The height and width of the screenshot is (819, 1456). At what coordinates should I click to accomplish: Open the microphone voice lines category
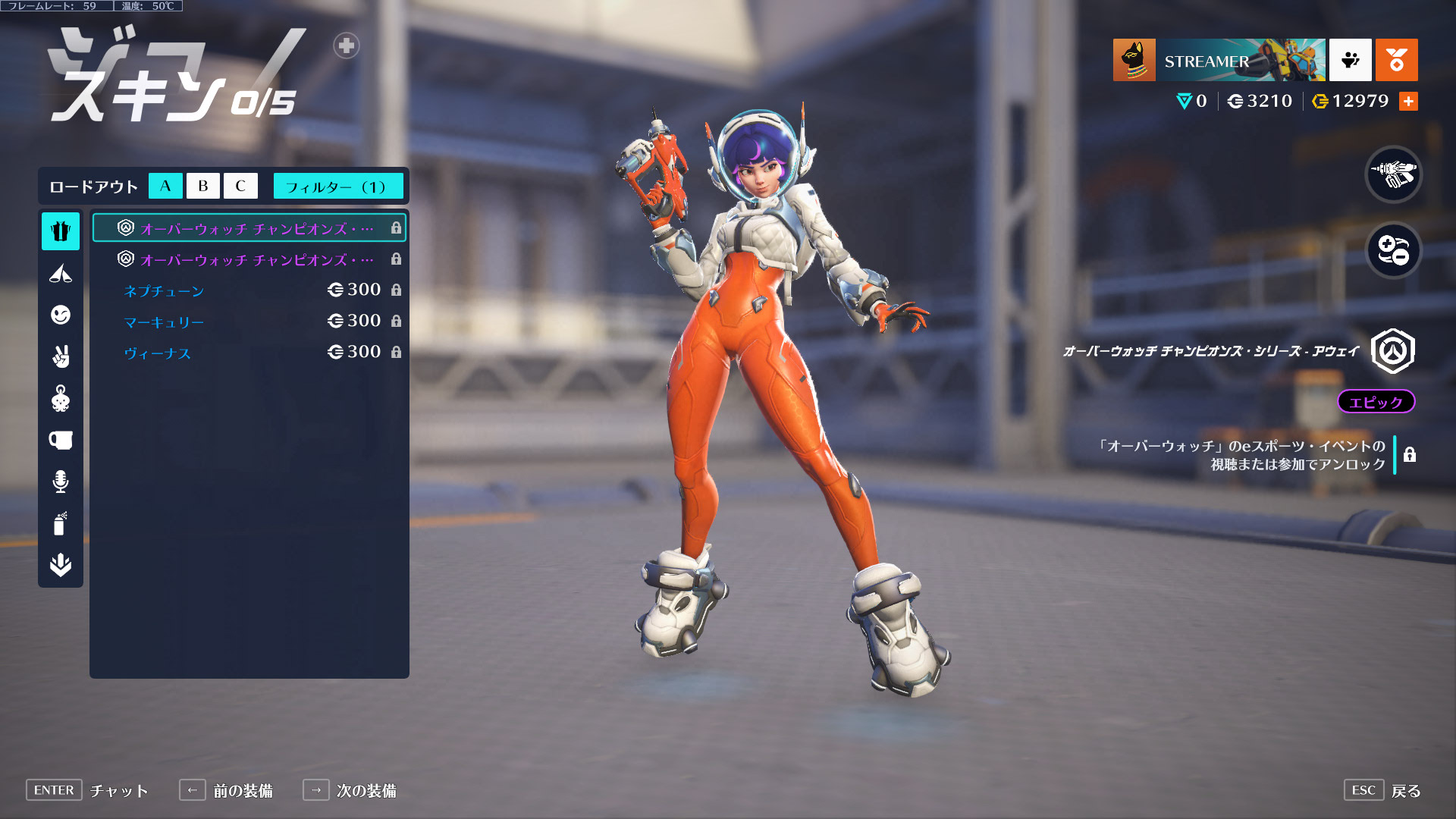tap(61, 481)
